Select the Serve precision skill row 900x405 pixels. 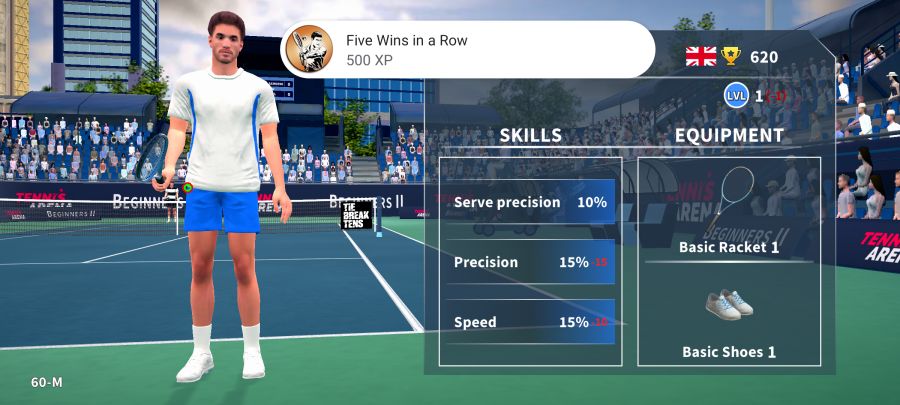[530, 202]
